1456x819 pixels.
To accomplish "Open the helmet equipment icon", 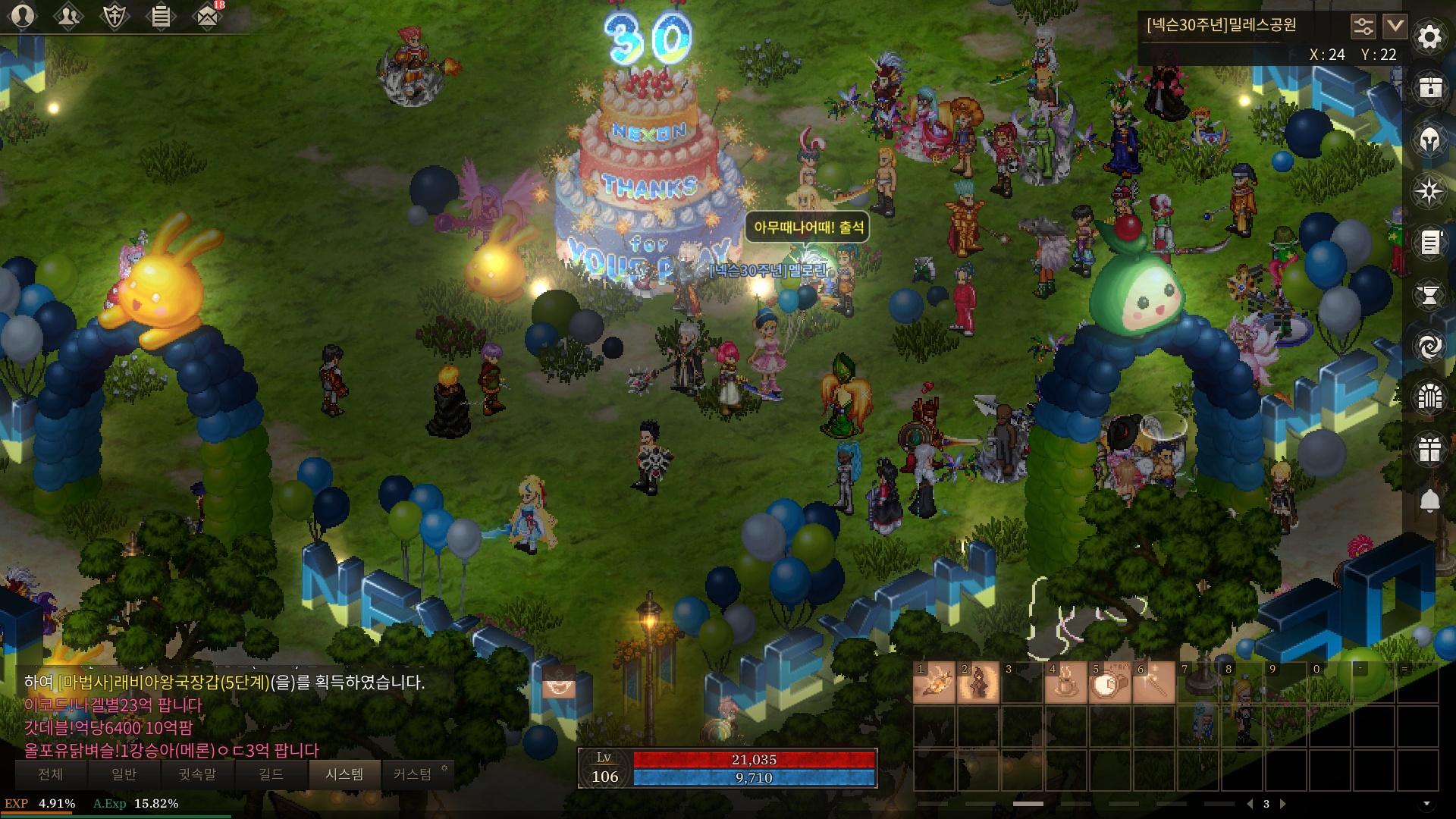I will click(1429, 140).
